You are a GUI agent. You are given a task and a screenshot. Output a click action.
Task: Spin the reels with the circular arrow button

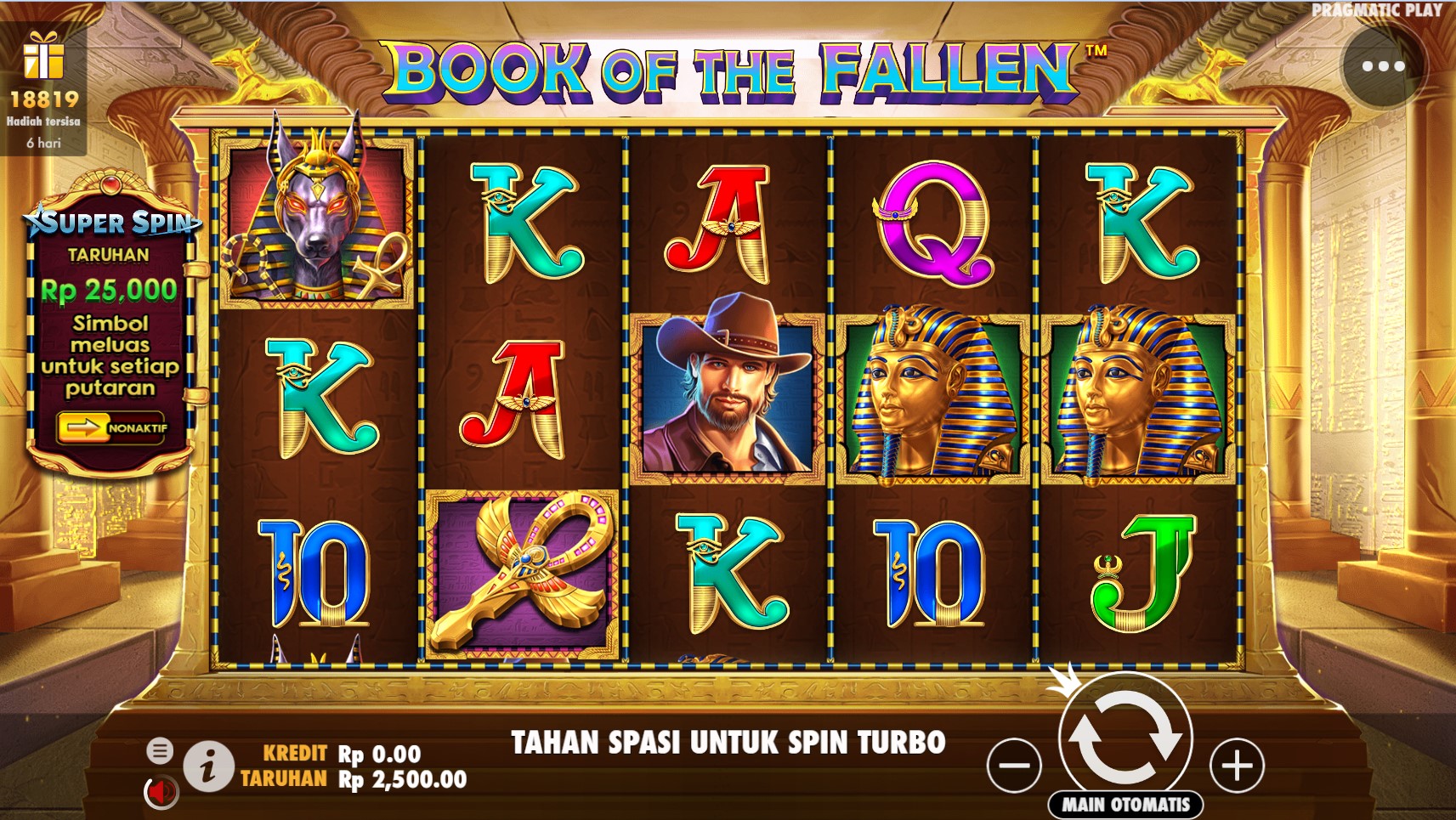(1125, 738)
